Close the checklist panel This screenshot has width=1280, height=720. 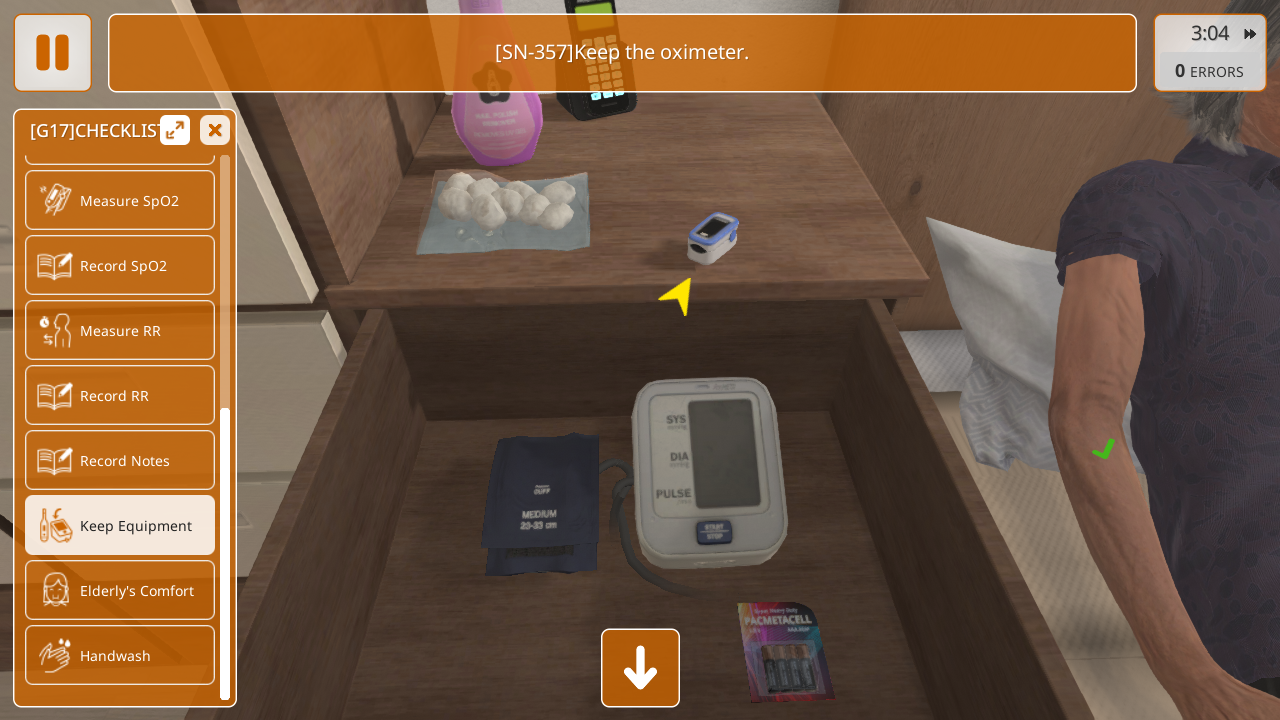pos(214,130)
